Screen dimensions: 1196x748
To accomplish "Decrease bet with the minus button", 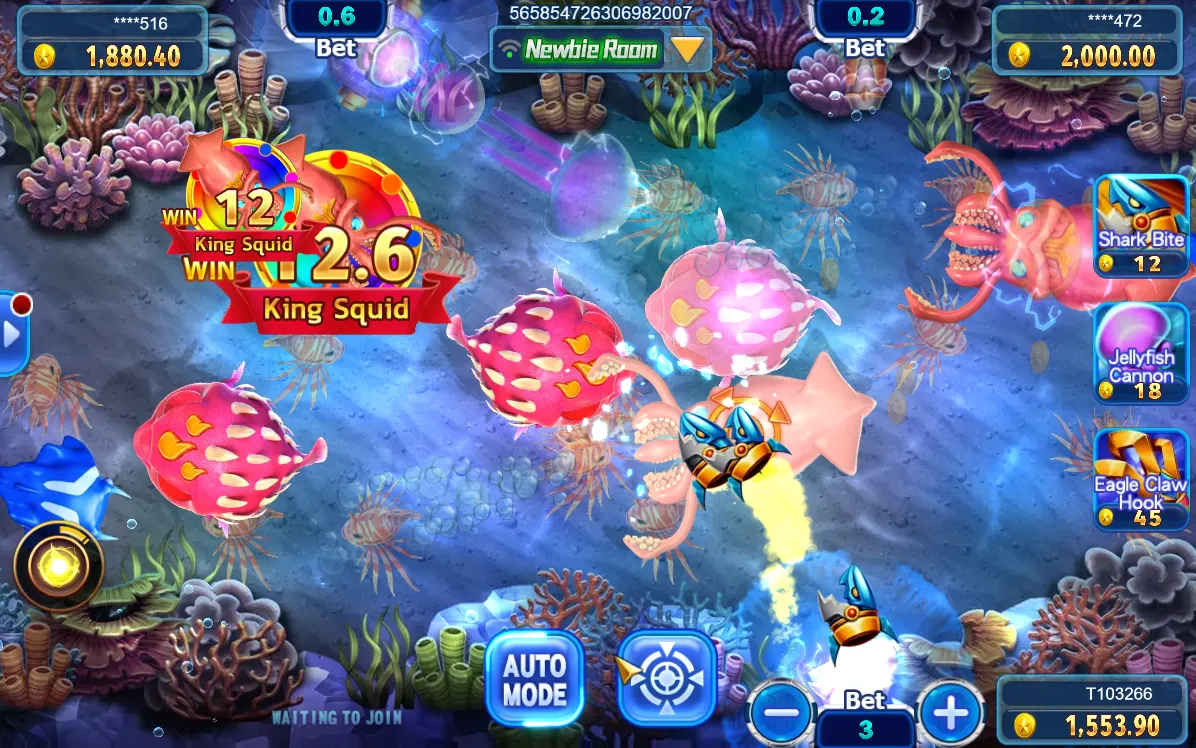I will point(780,714).
